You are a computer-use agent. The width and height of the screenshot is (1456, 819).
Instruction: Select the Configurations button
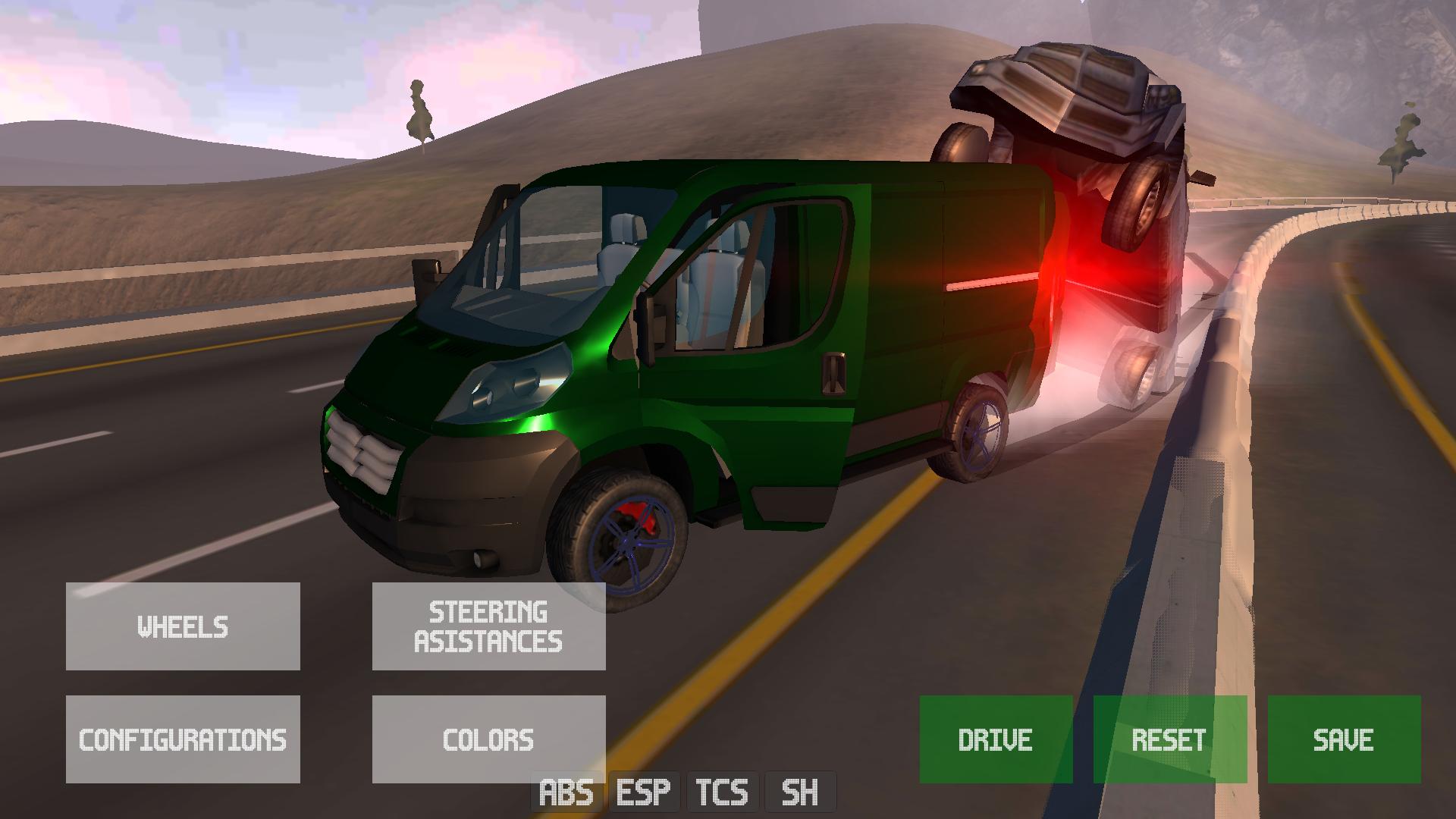click(183, 739)
